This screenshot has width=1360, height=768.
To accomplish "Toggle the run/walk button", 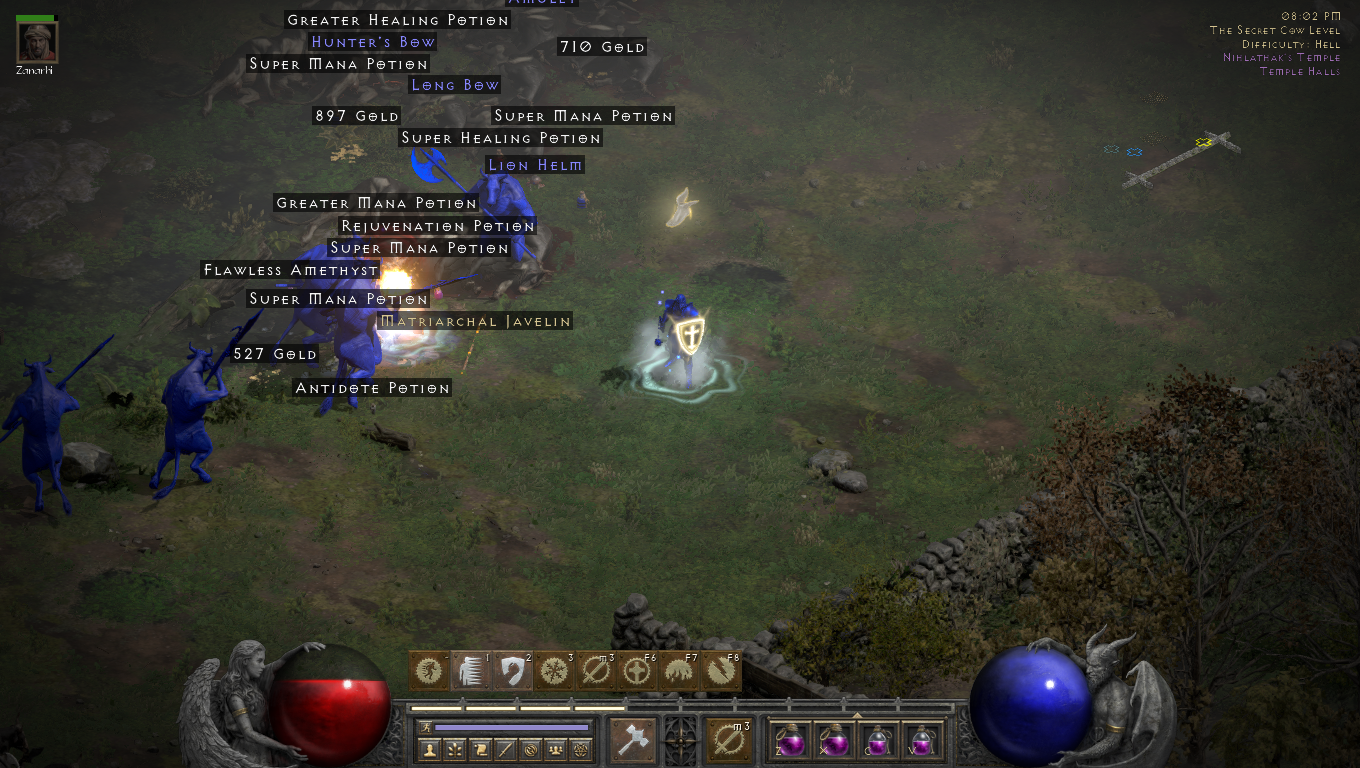I will (427, 727).
